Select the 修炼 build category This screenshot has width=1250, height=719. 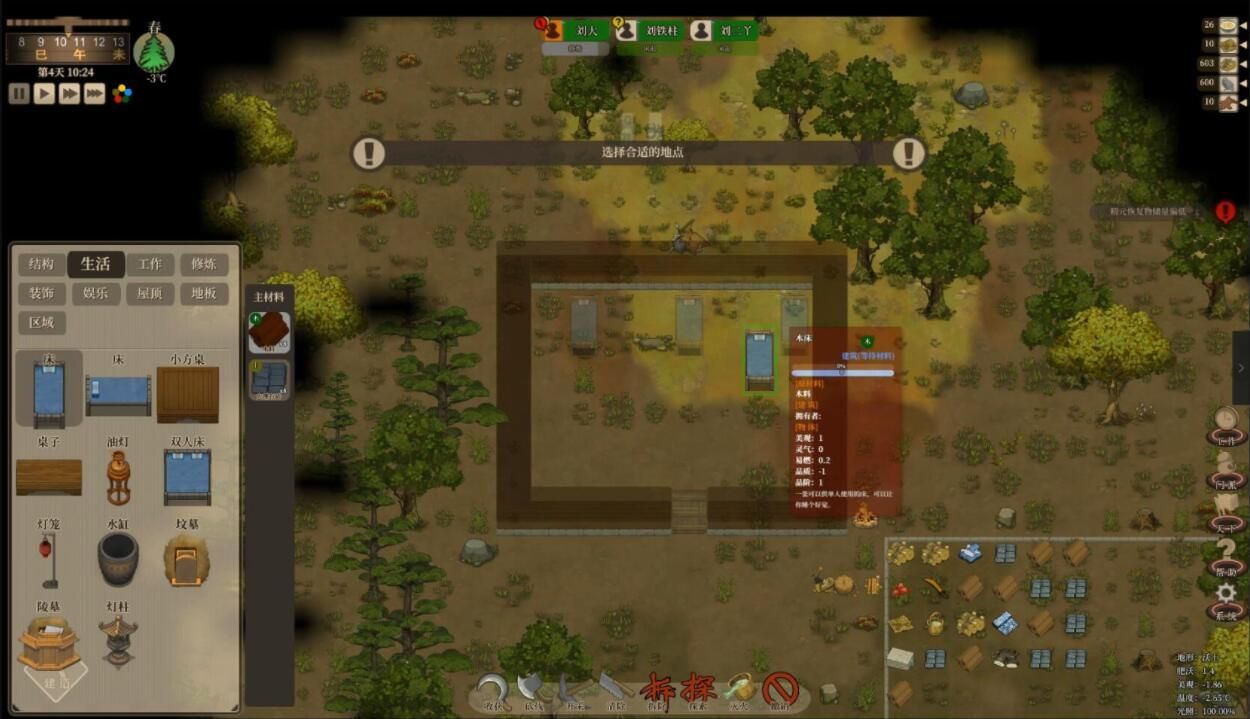204,264
